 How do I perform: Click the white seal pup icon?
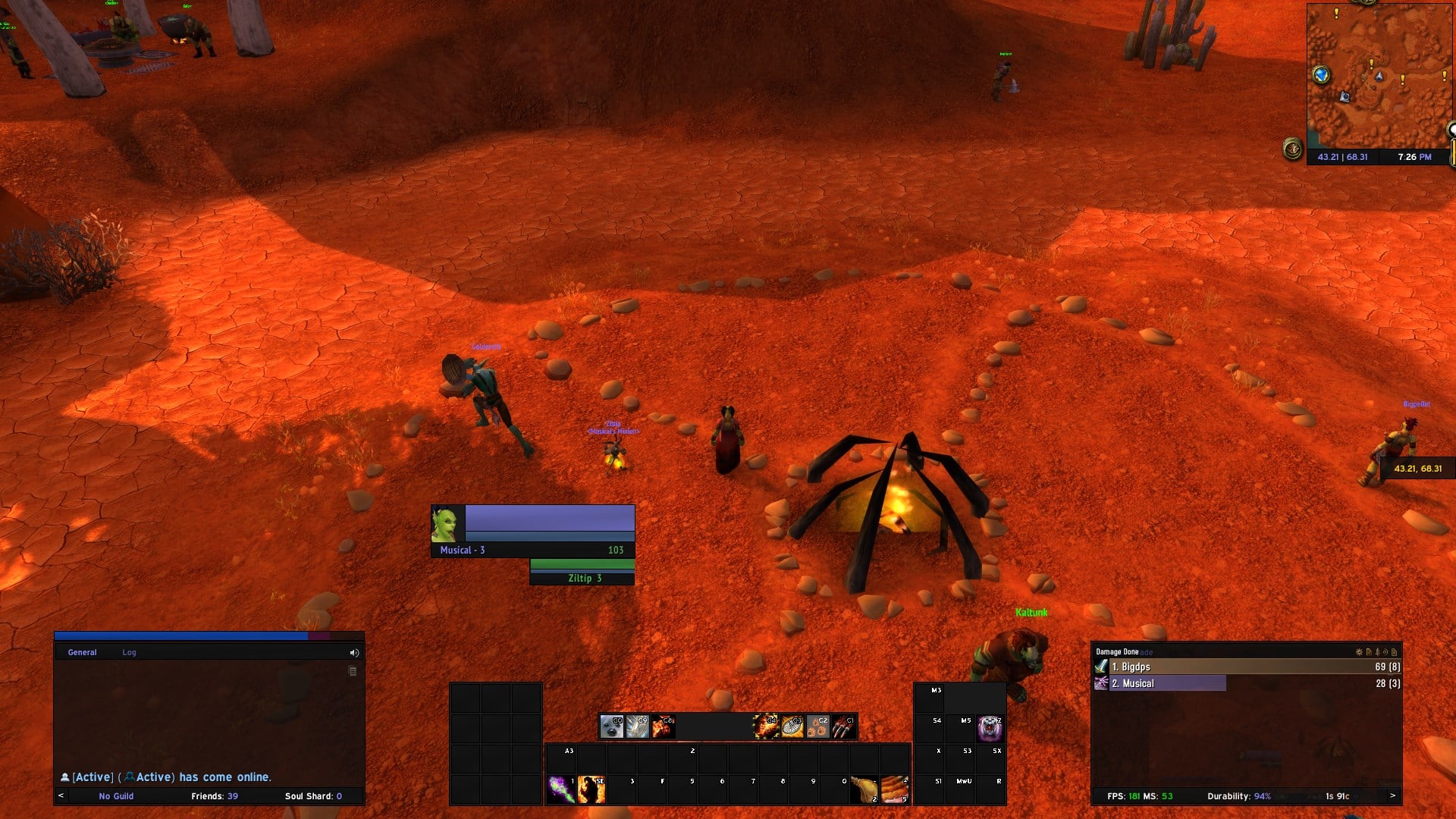(611, 726)
